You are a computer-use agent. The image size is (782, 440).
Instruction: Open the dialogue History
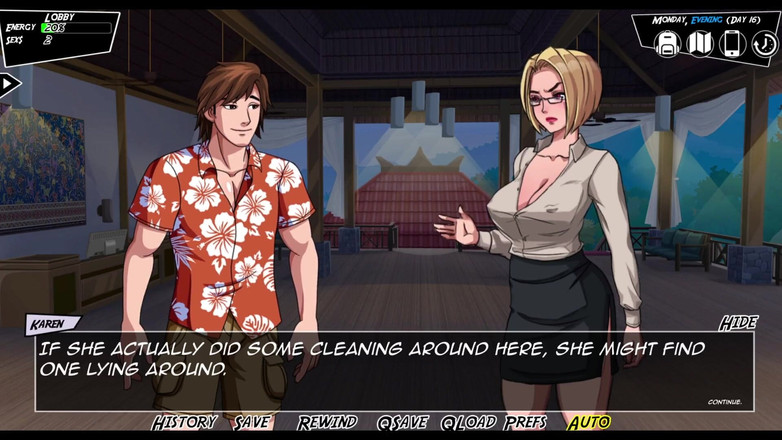pos(184,423)
